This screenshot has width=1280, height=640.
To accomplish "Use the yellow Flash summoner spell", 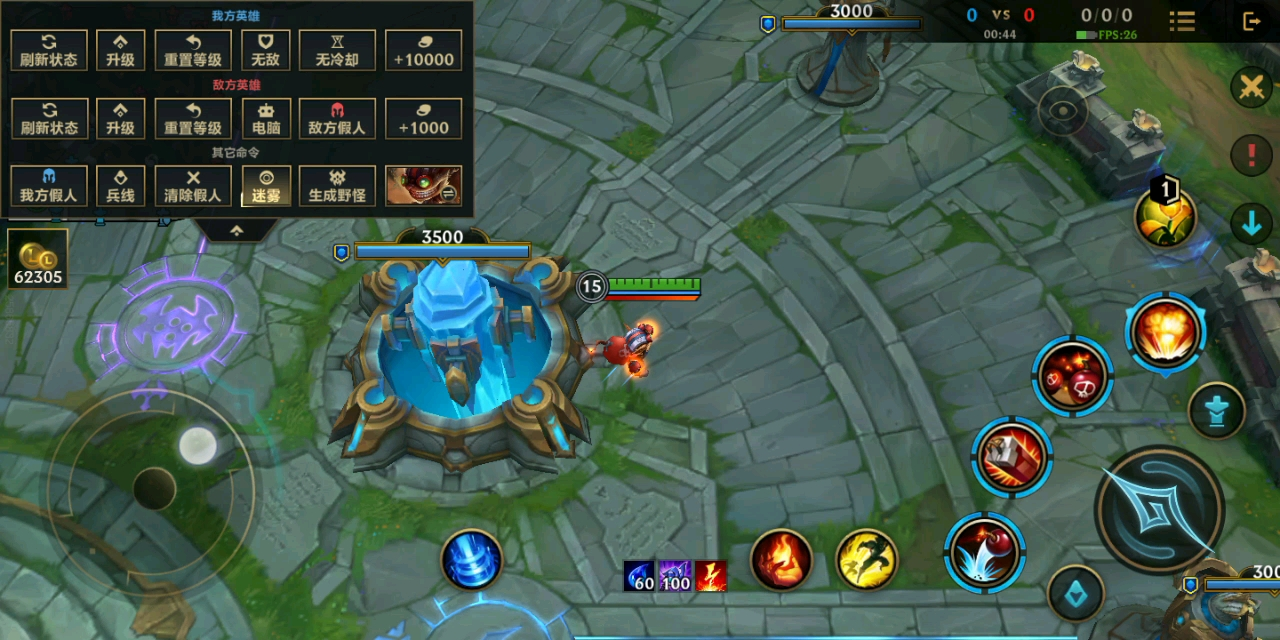I will tap(866, 559).
